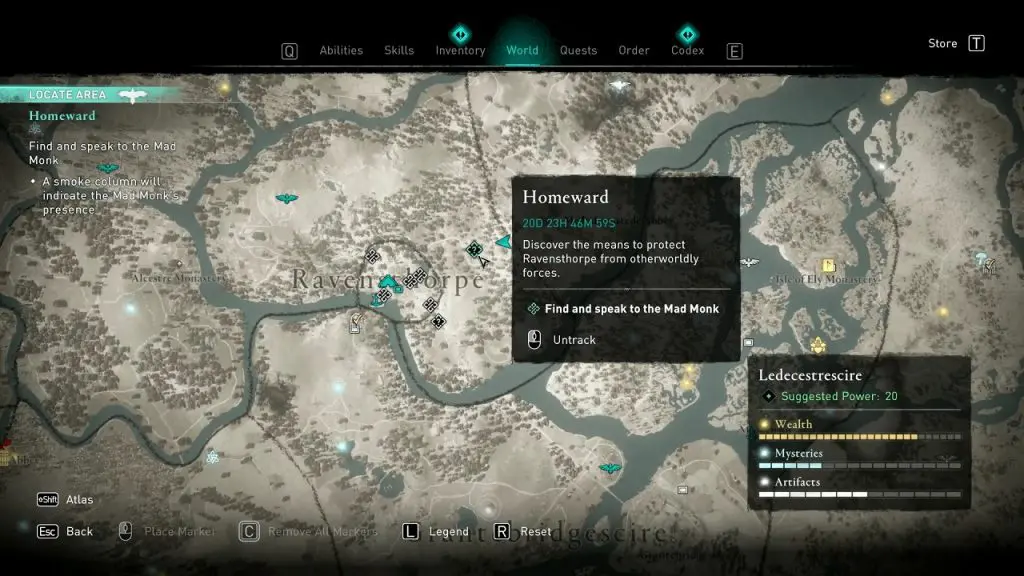Open the Atlas view
The width and height of the screenshot is (1024, 576).
pyautogui.click(x=79, y=500)
